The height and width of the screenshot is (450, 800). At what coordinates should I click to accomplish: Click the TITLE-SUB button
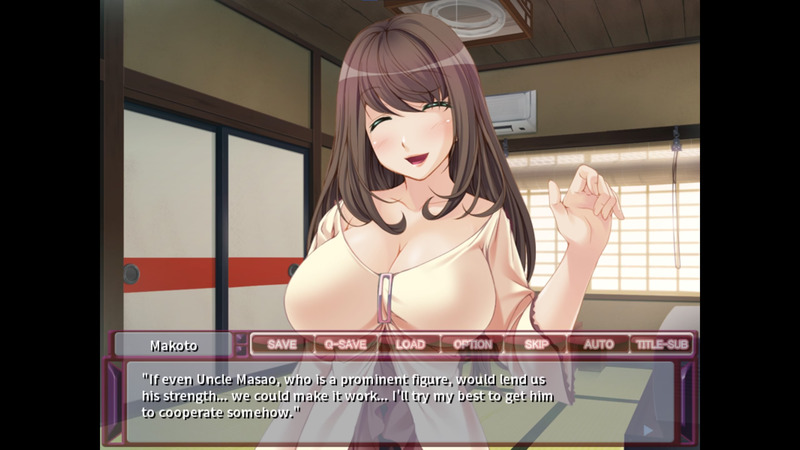point(662,344)
